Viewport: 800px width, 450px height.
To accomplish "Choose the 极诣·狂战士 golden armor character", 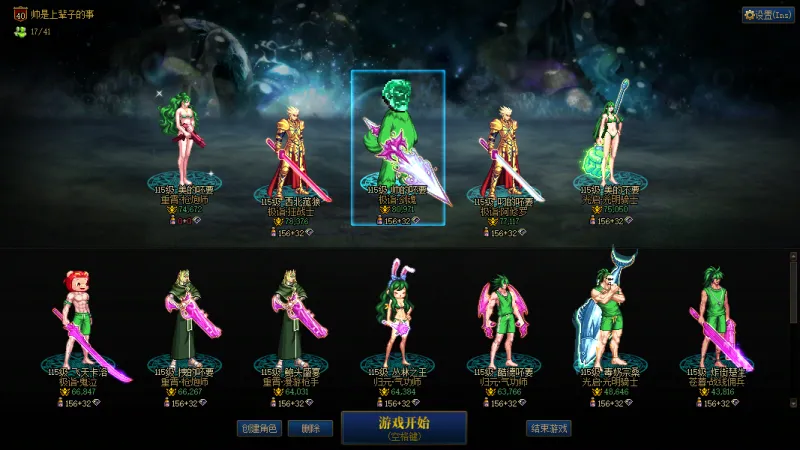I will 290,150.
